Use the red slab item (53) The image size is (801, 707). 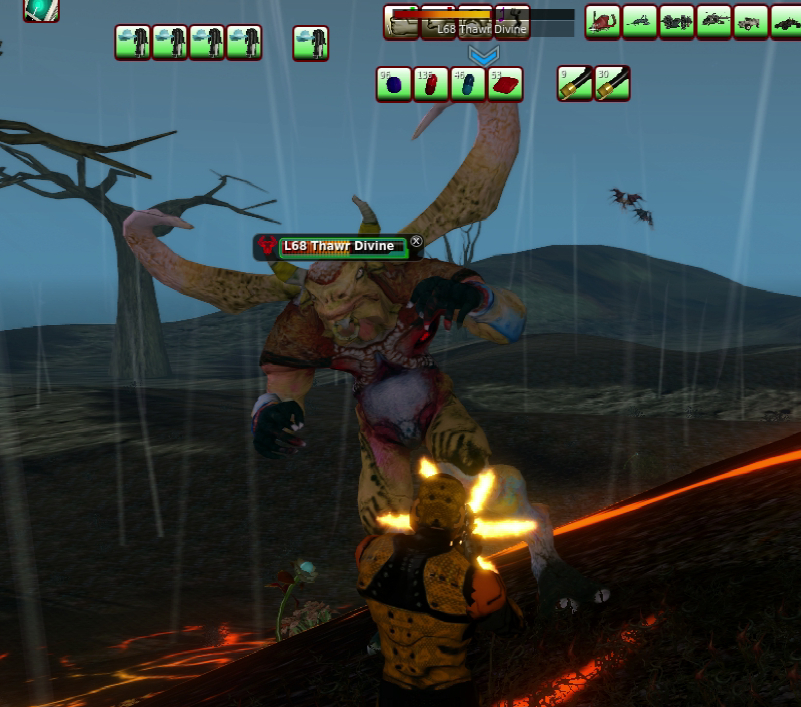click(x=506, y=85)
